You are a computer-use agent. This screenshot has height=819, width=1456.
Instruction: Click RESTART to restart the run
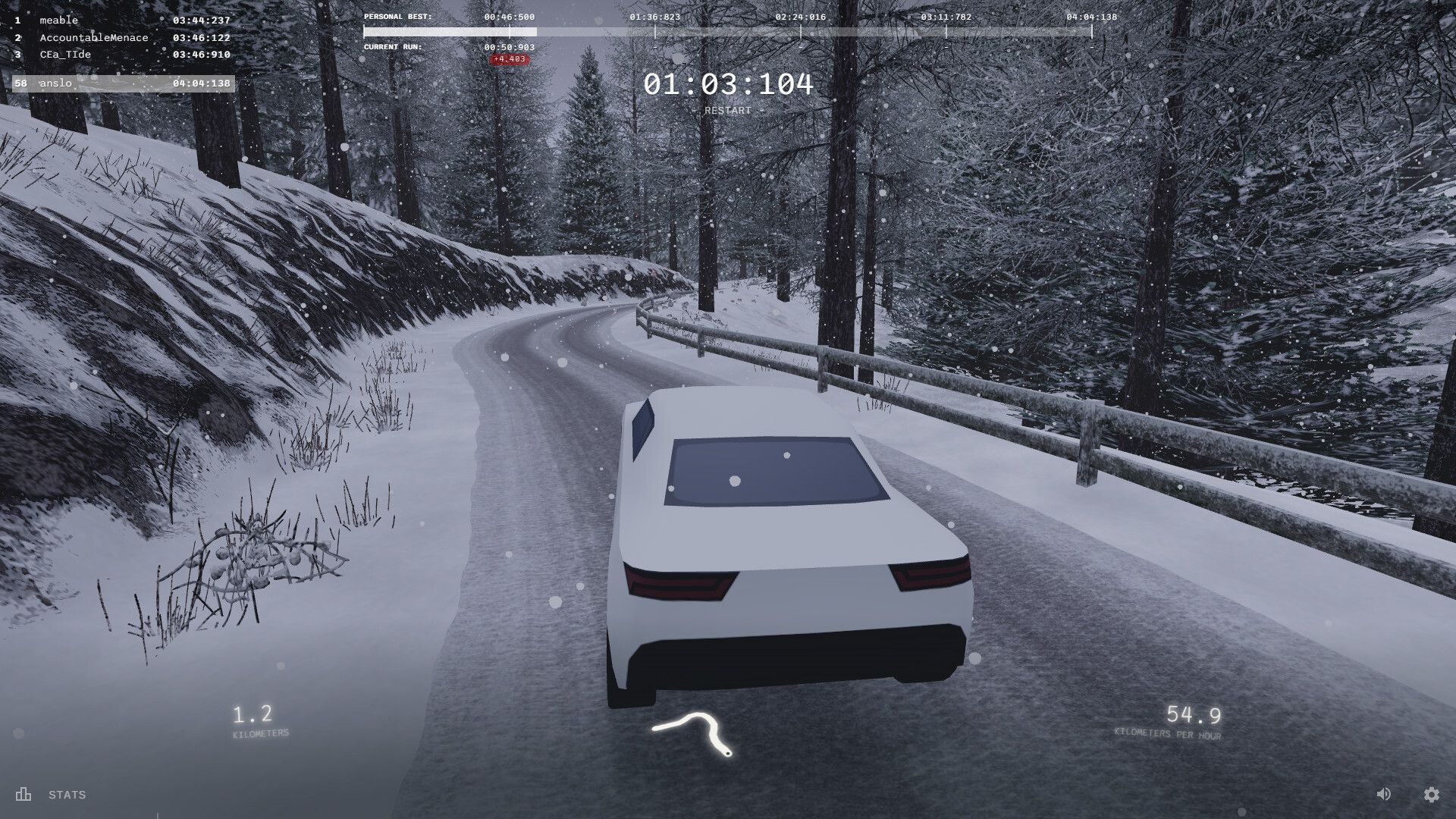[728, 111]
